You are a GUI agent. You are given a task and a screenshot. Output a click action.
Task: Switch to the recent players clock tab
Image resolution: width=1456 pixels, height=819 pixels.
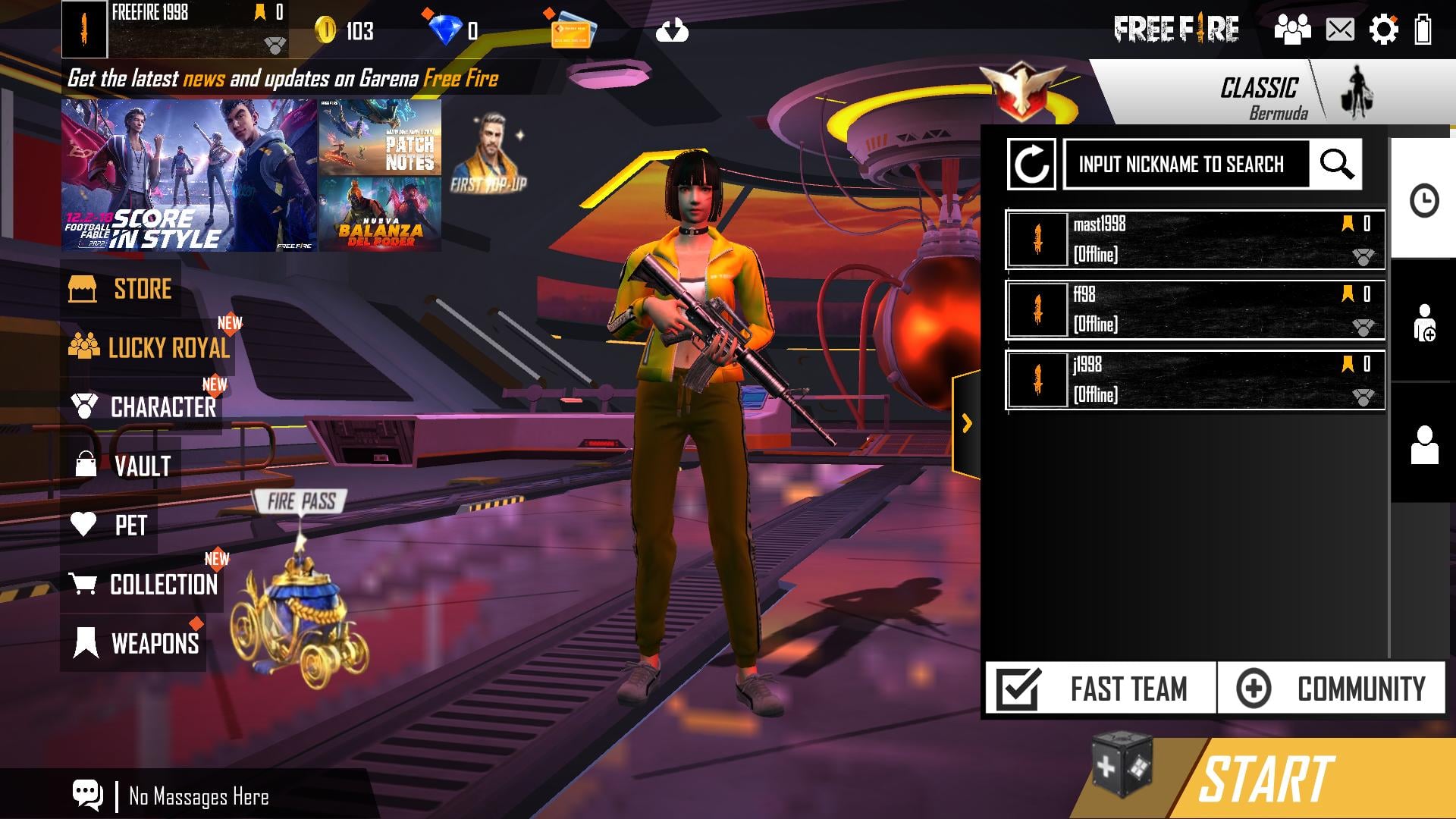click(1423, 201)
